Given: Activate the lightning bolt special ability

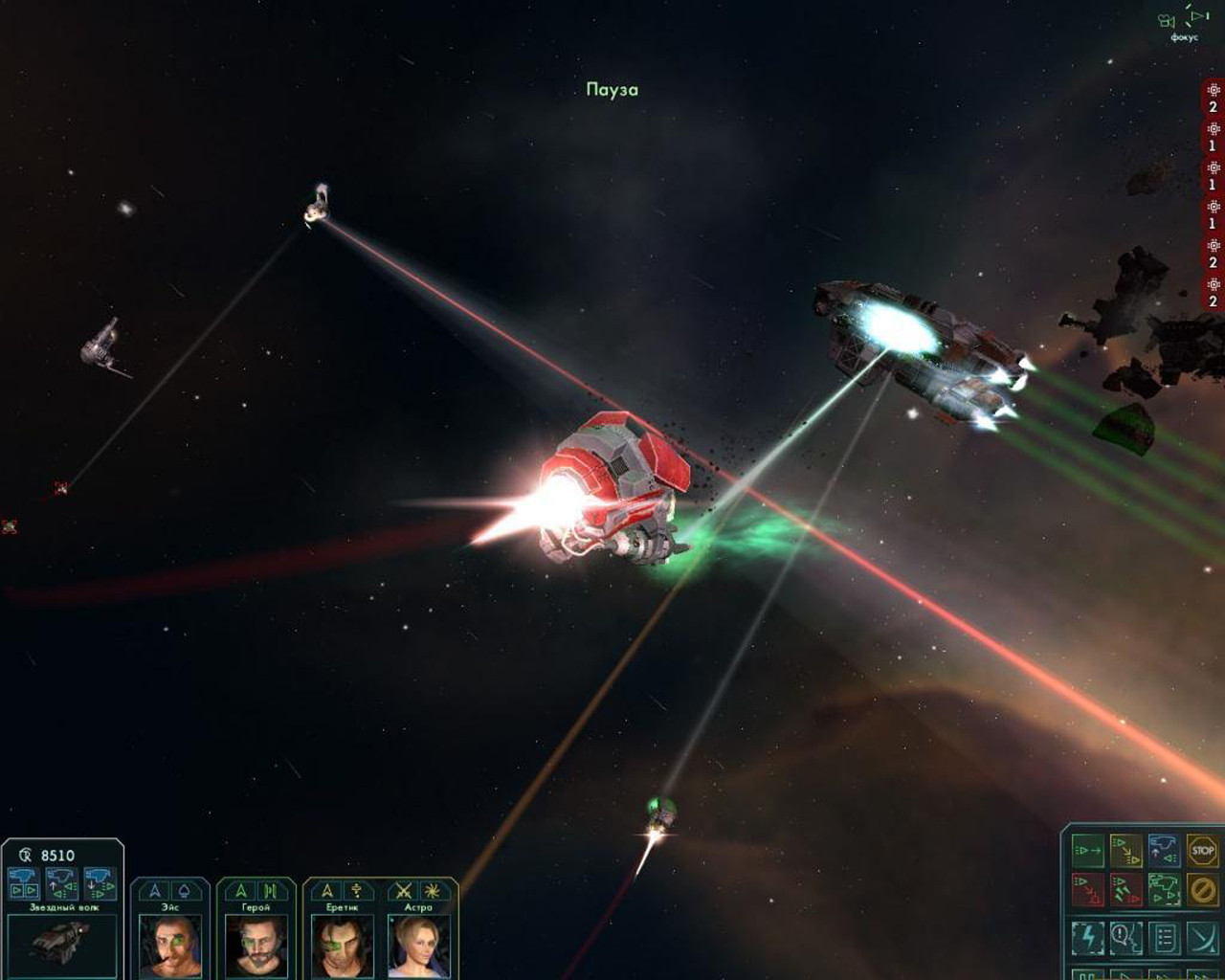Looking at the screenshot, I should [x=1087, y=938].
